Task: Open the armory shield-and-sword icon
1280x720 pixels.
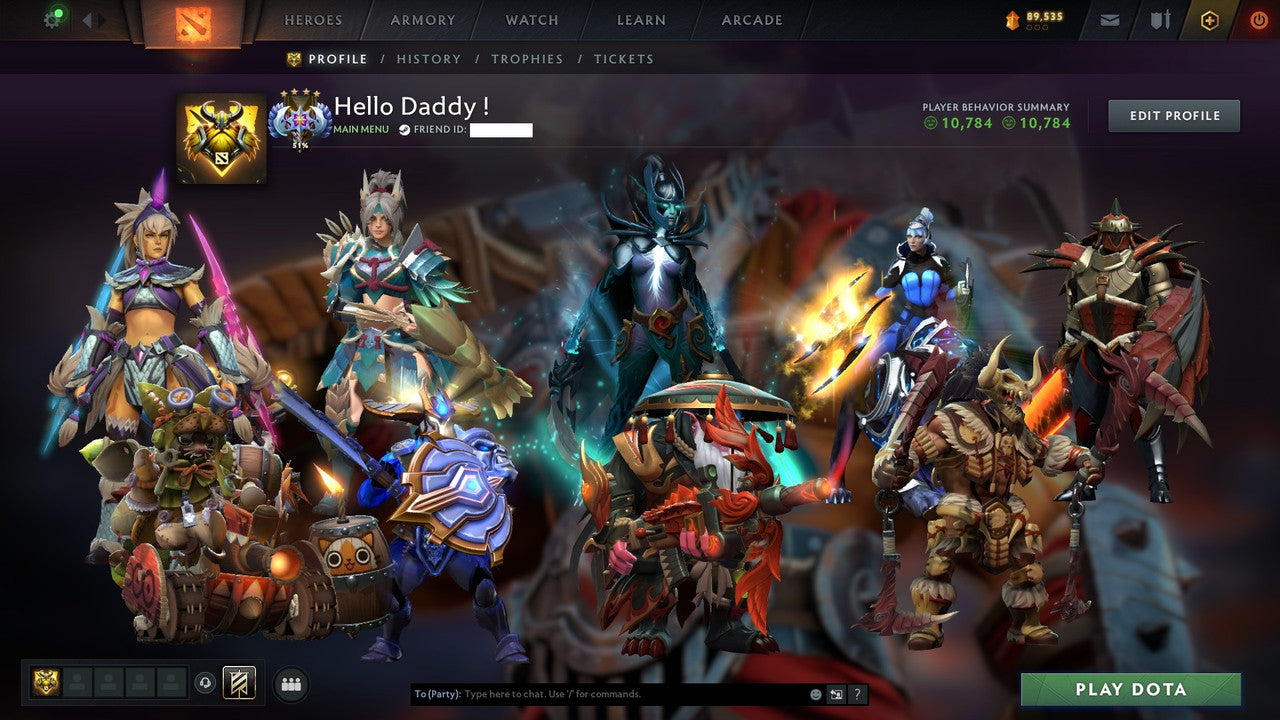Action: point(1161,19)
